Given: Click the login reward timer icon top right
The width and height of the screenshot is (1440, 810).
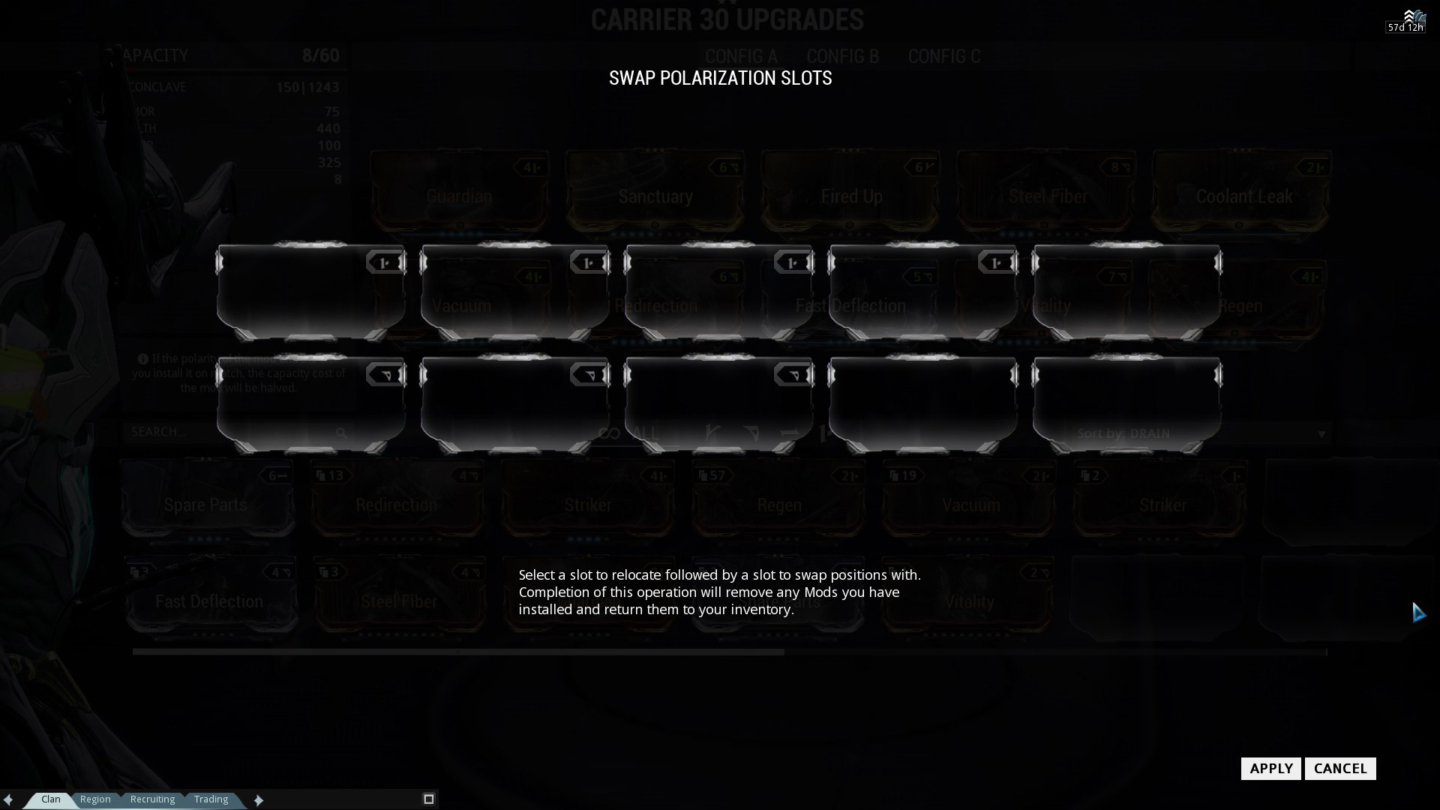Looking at the screenshot, I should click(1410, 16).
